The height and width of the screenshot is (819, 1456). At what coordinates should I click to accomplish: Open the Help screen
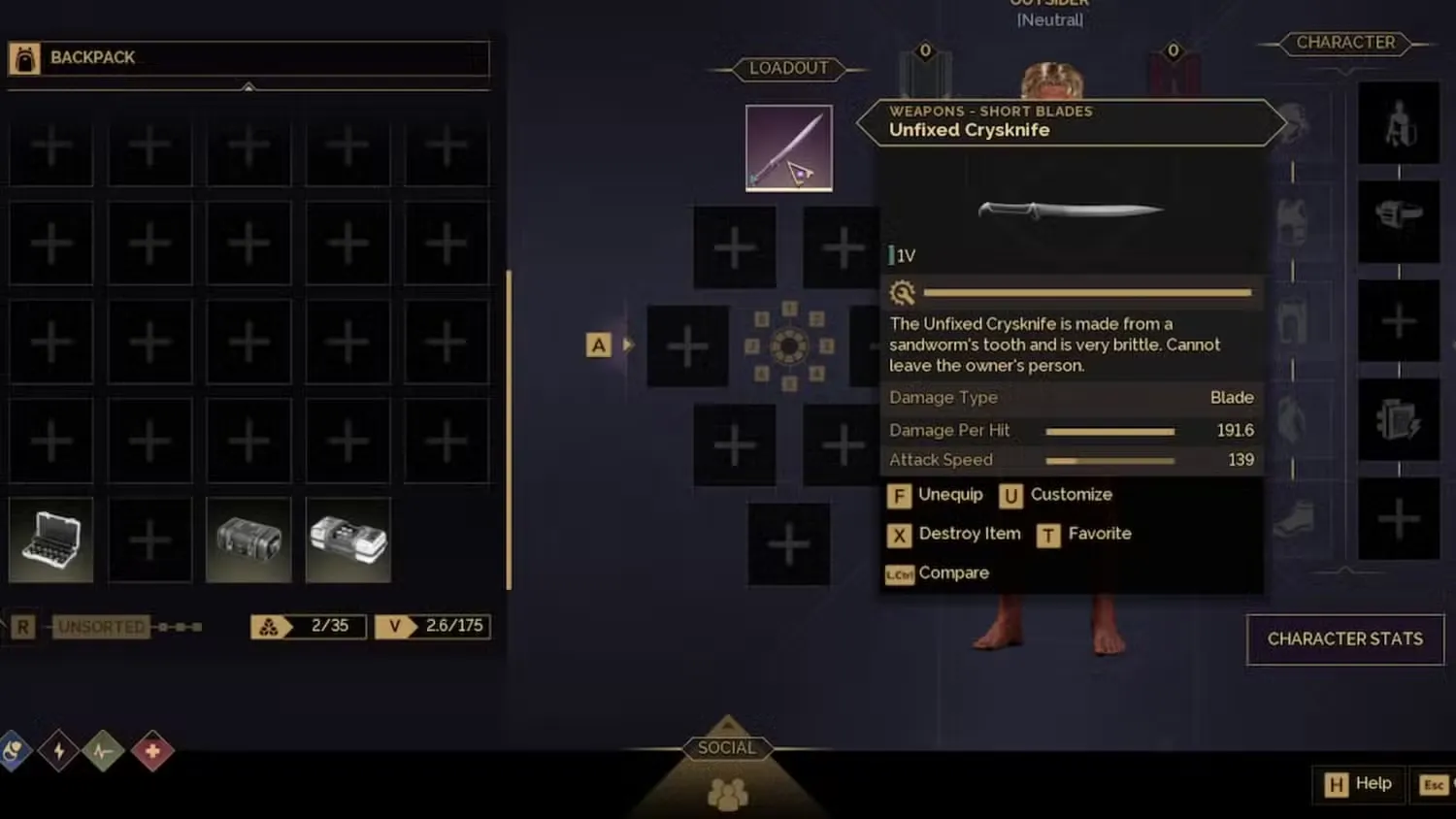[x=1359, y=784]
